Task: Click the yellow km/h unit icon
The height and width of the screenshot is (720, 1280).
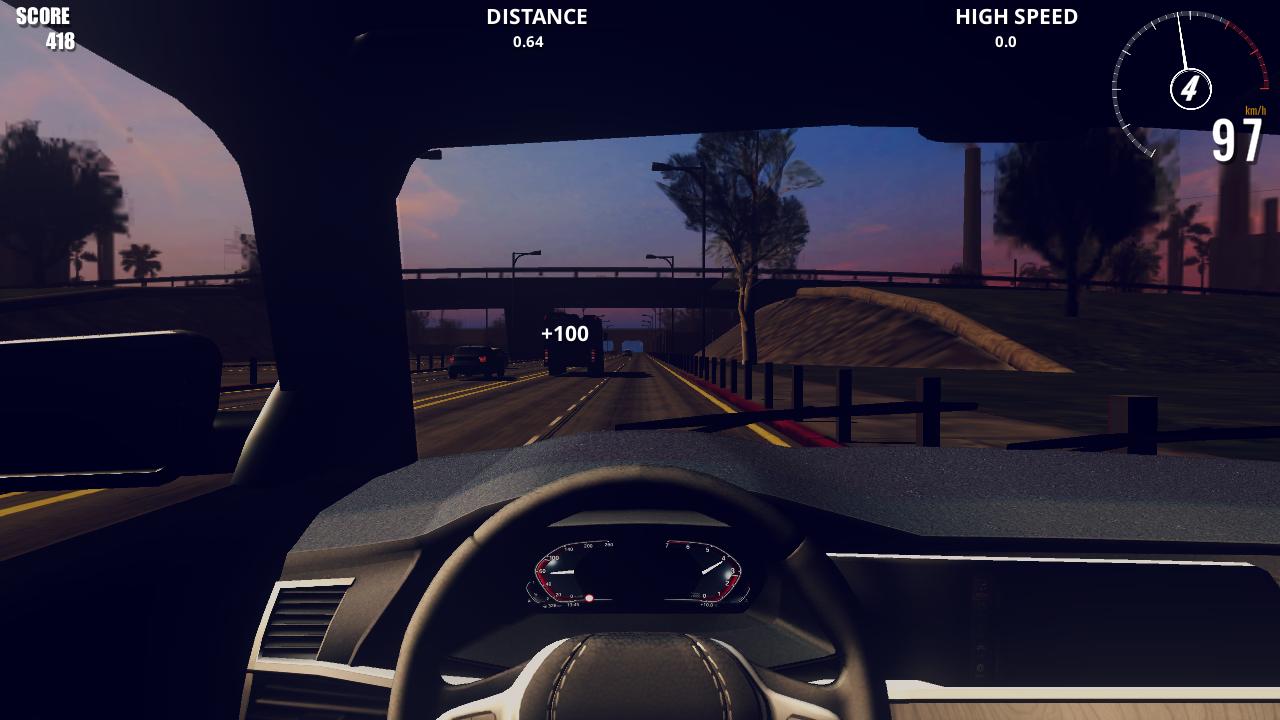Action: (x=1254, y=110)
